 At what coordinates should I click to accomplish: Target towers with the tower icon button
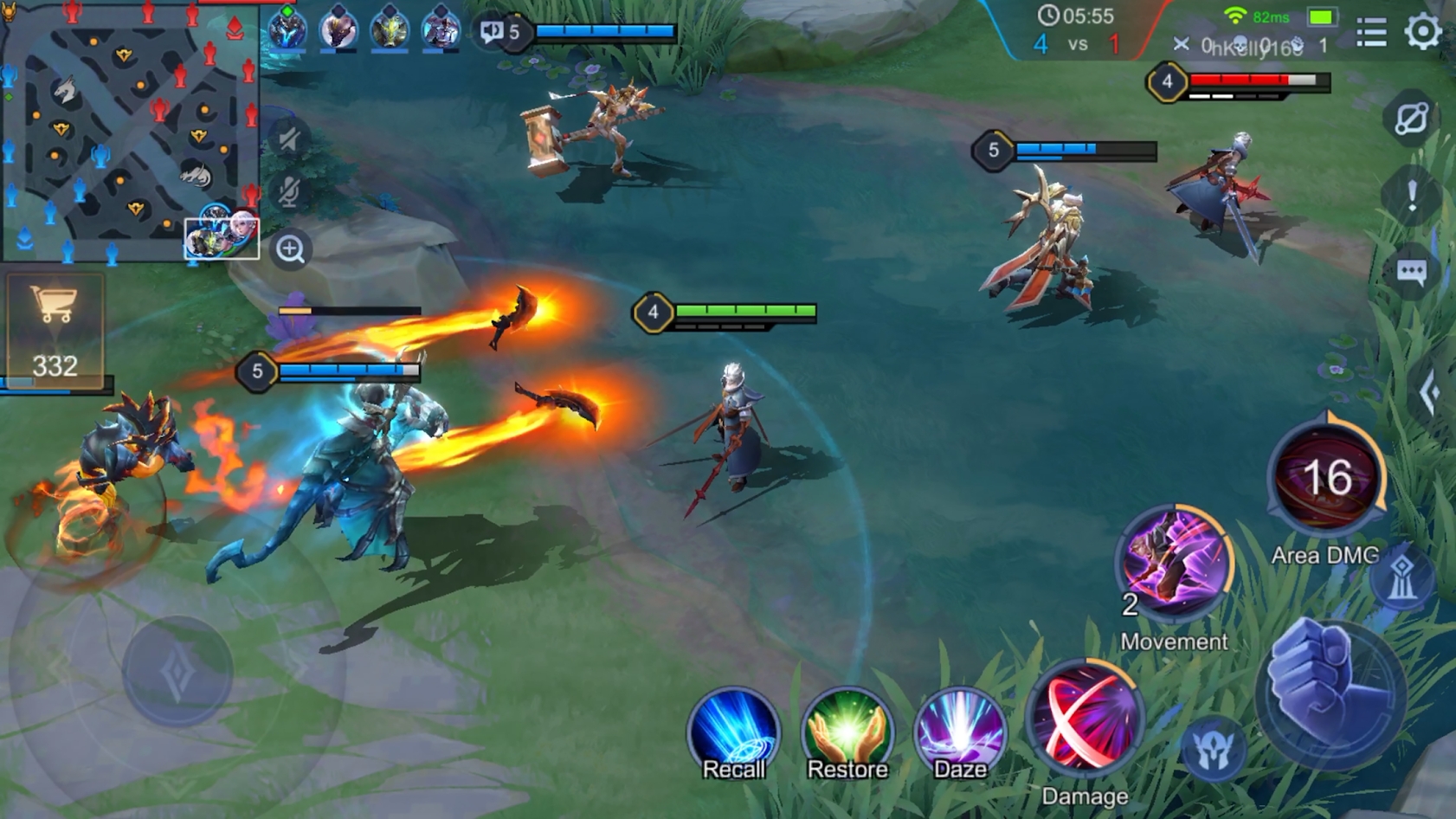(x=1401, y=577)
